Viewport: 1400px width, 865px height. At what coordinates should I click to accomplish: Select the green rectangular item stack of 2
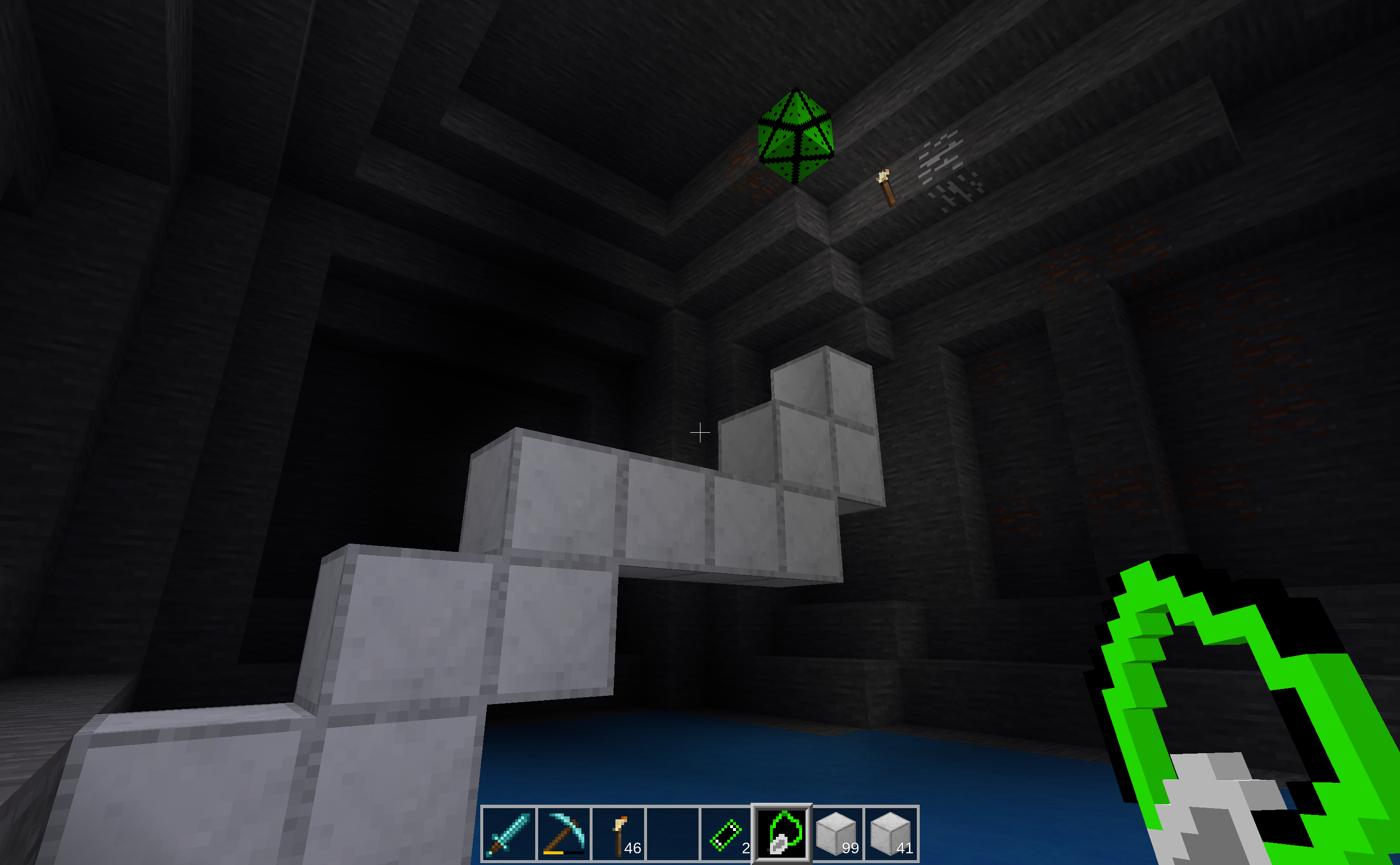(x=727, y=833)
